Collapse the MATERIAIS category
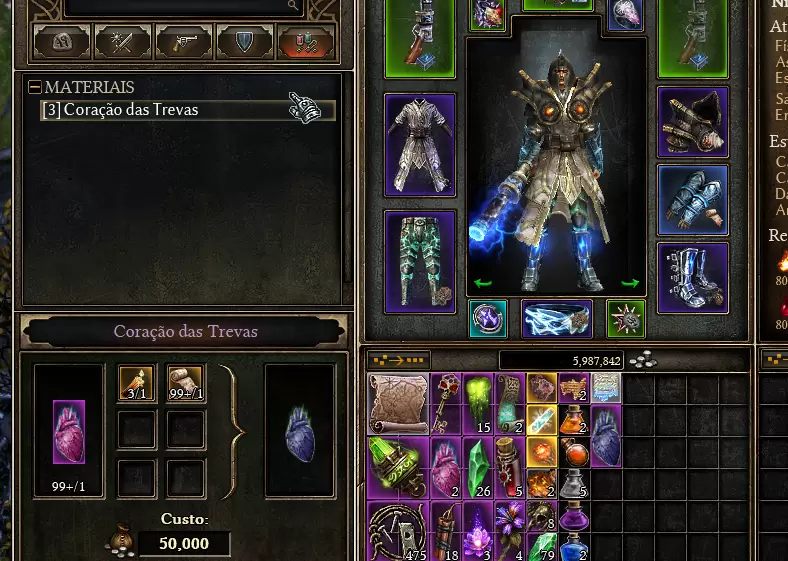 (x=35, y=87)
